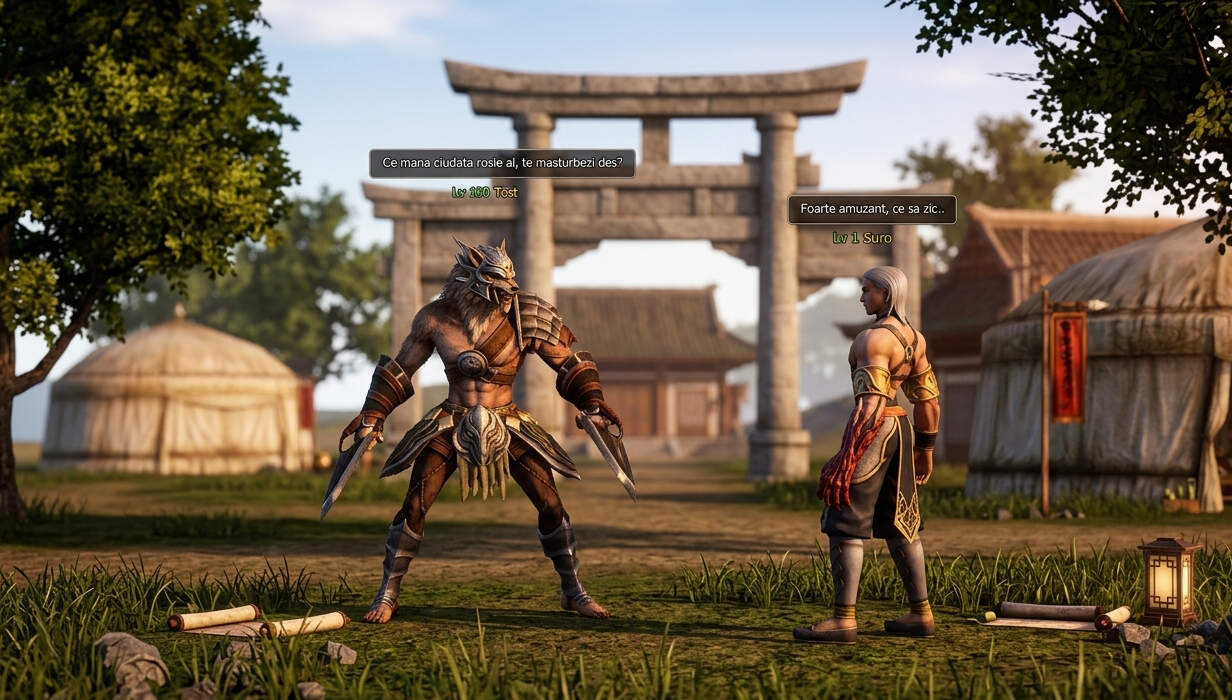
Task: Select the Lv 160 Tost nameplate
Action: 484,192
